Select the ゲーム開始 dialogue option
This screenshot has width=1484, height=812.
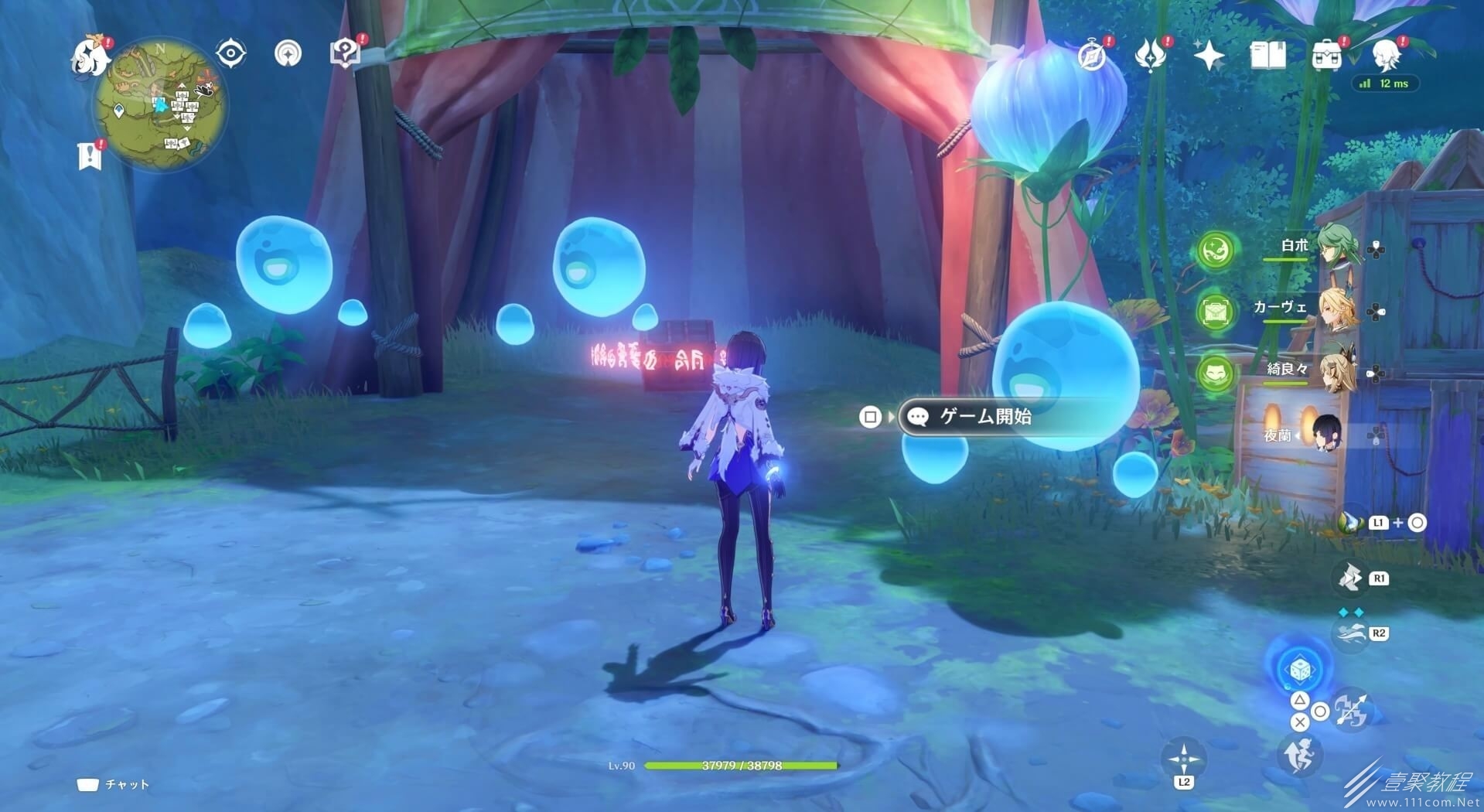(x=985, y=417)
